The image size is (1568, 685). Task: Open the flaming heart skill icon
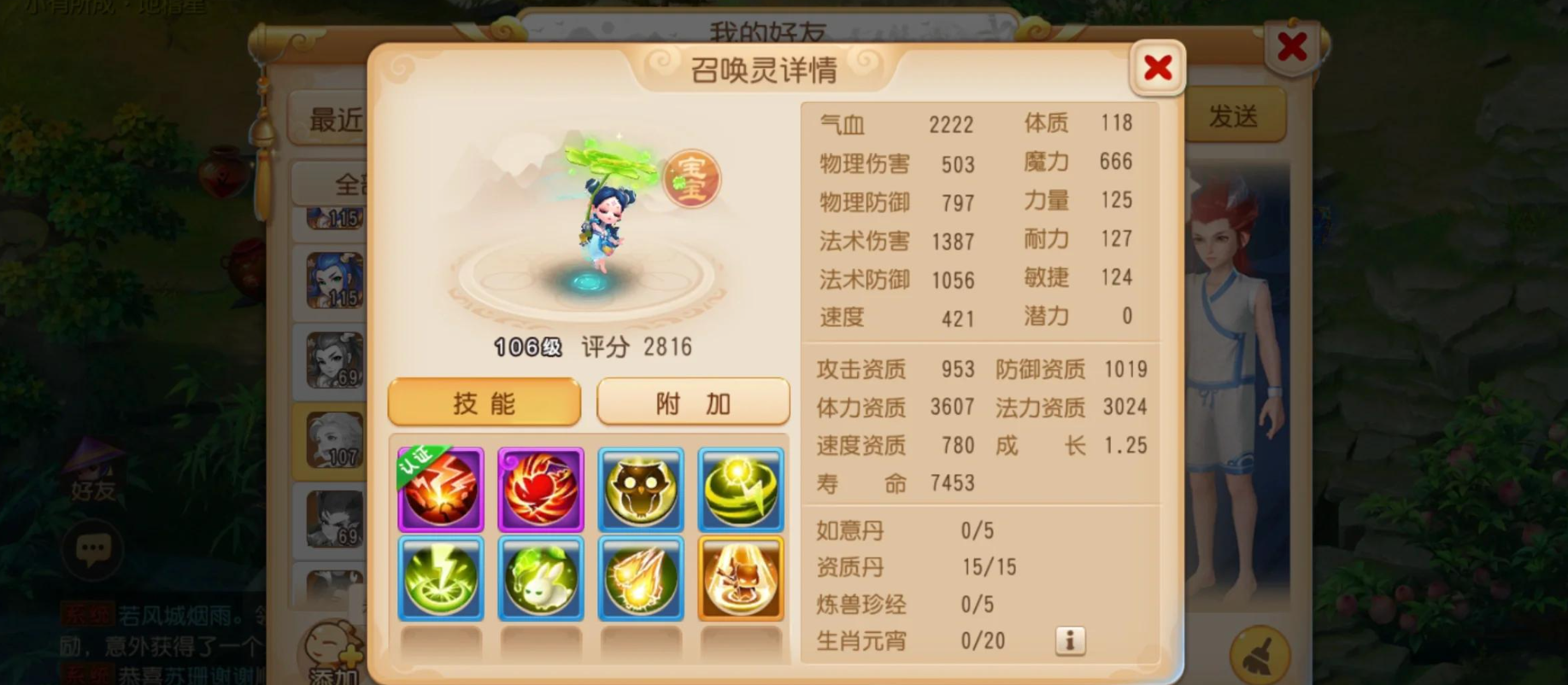(x=541, y=489)
